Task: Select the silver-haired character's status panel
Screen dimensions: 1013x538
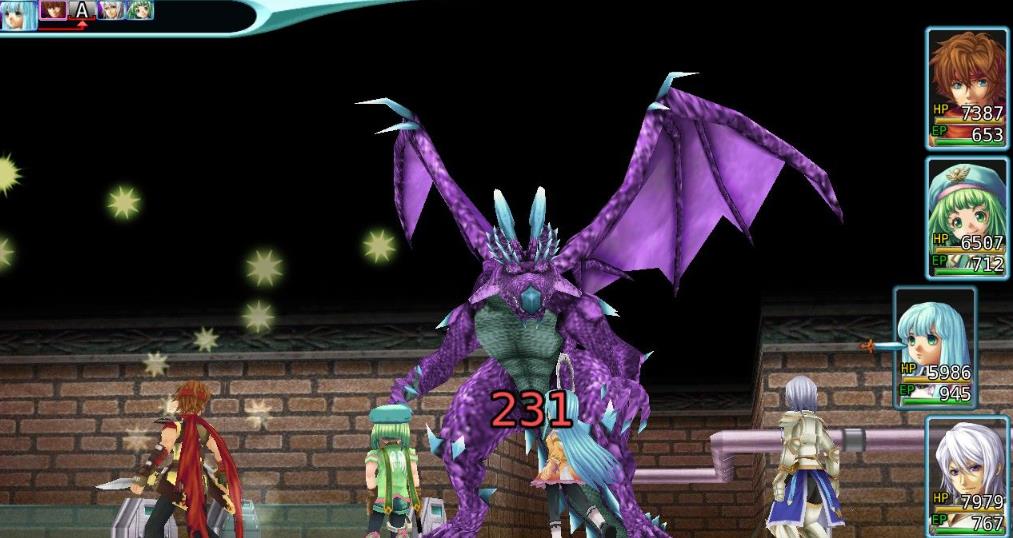Action: 966,476
